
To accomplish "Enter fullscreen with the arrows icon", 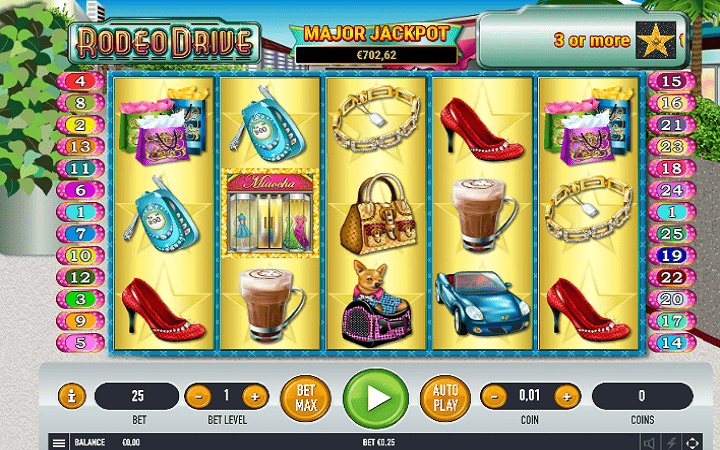I will [694, 442].
